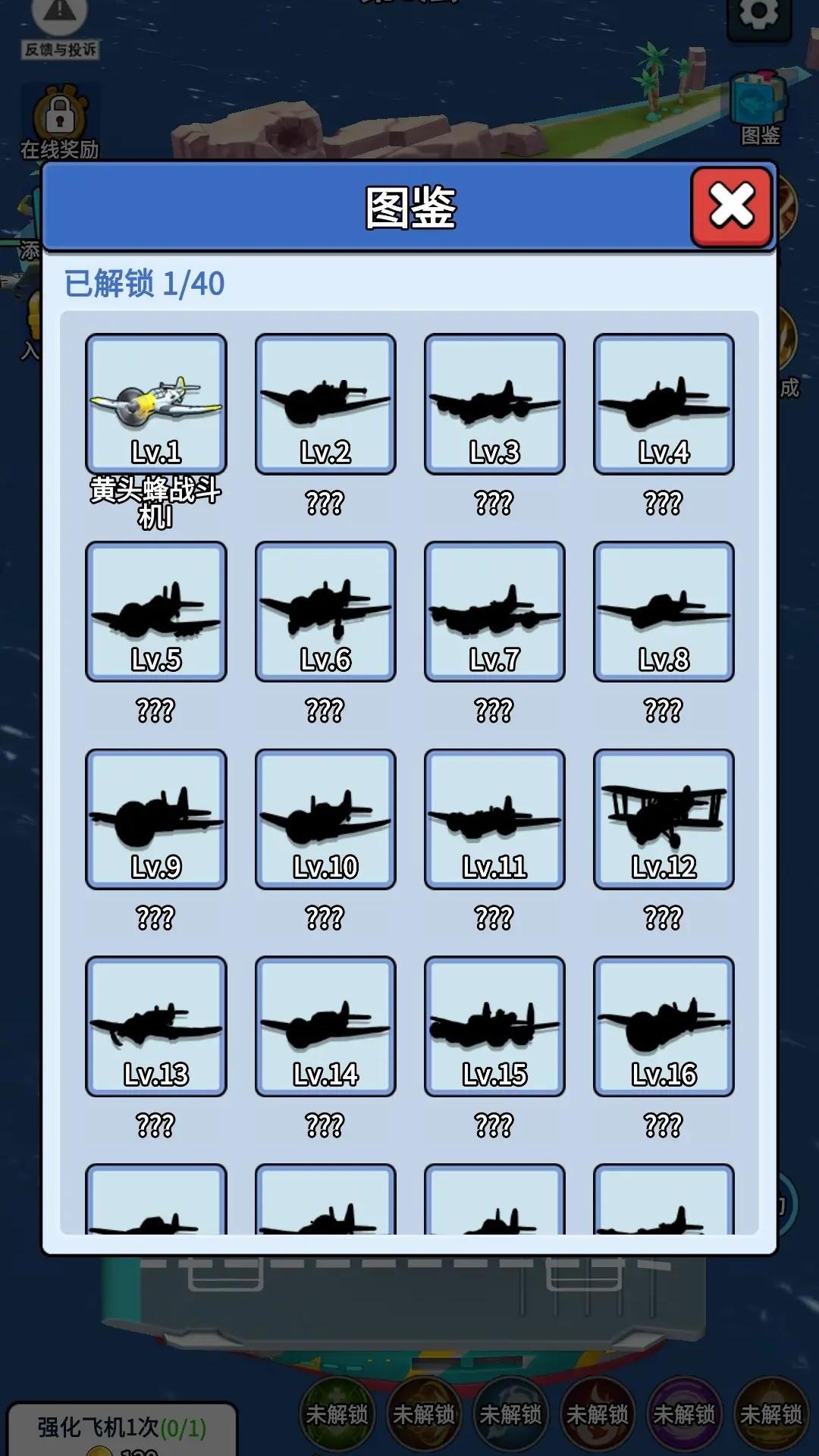Select the Lv.1 yellow wasp fighter tile
The height and width of the screenshot is (1456, 819).
[x=156, y=404]
